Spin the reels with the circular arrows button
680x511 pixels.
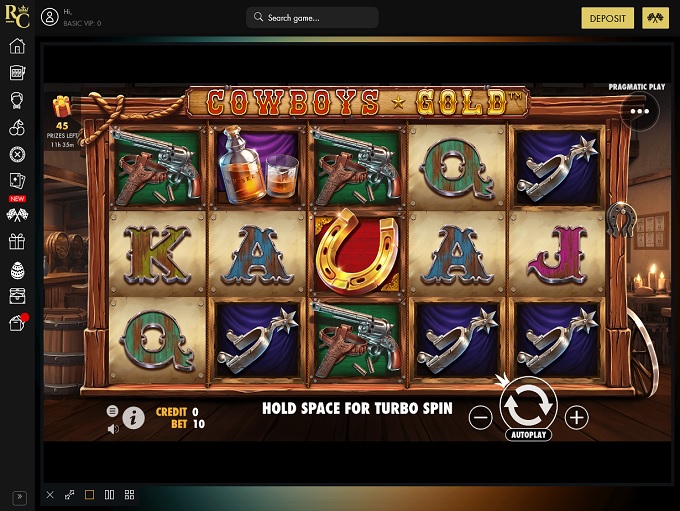pos(528,404)
